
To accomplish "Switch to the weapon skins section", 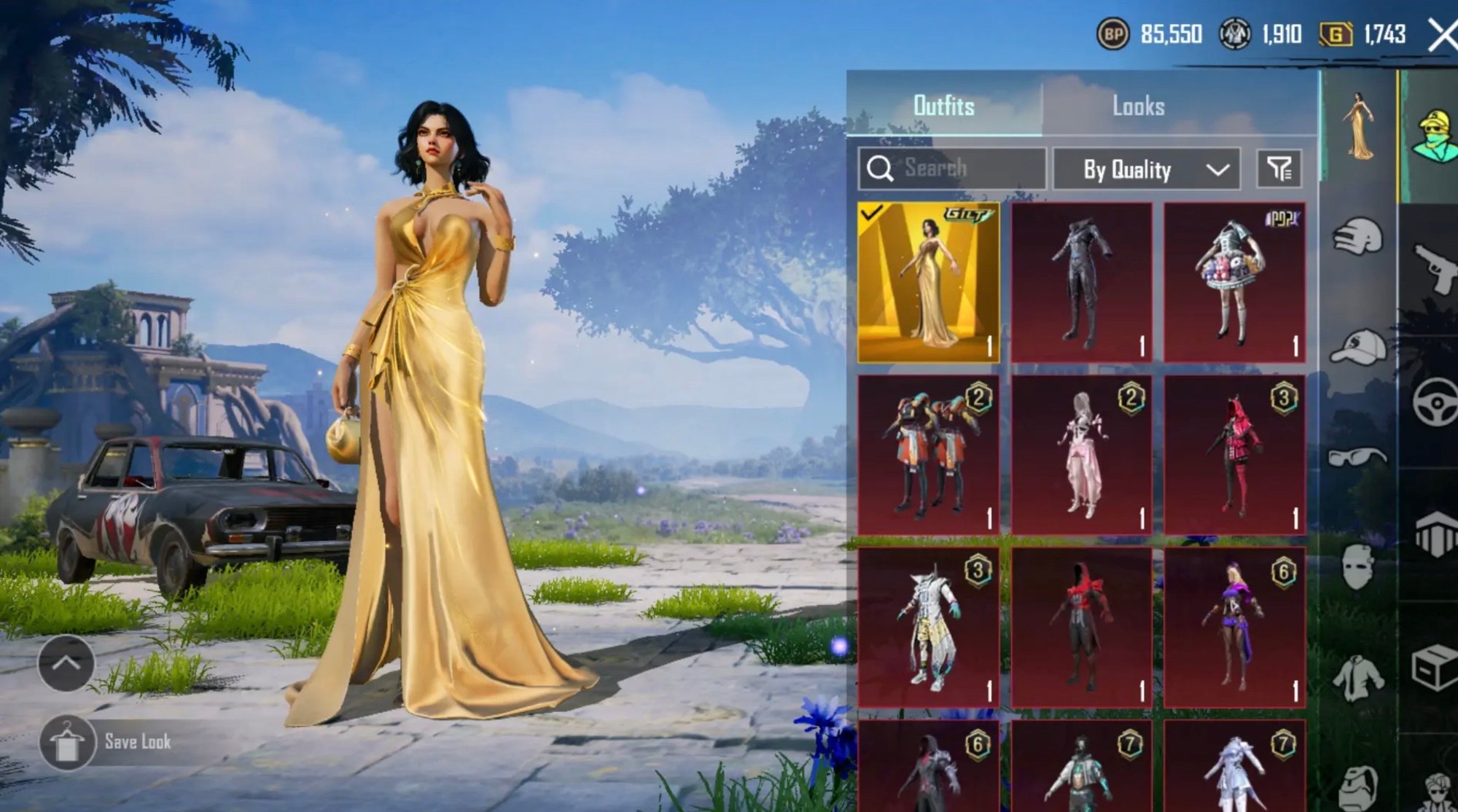I will tap(1432, 268).
